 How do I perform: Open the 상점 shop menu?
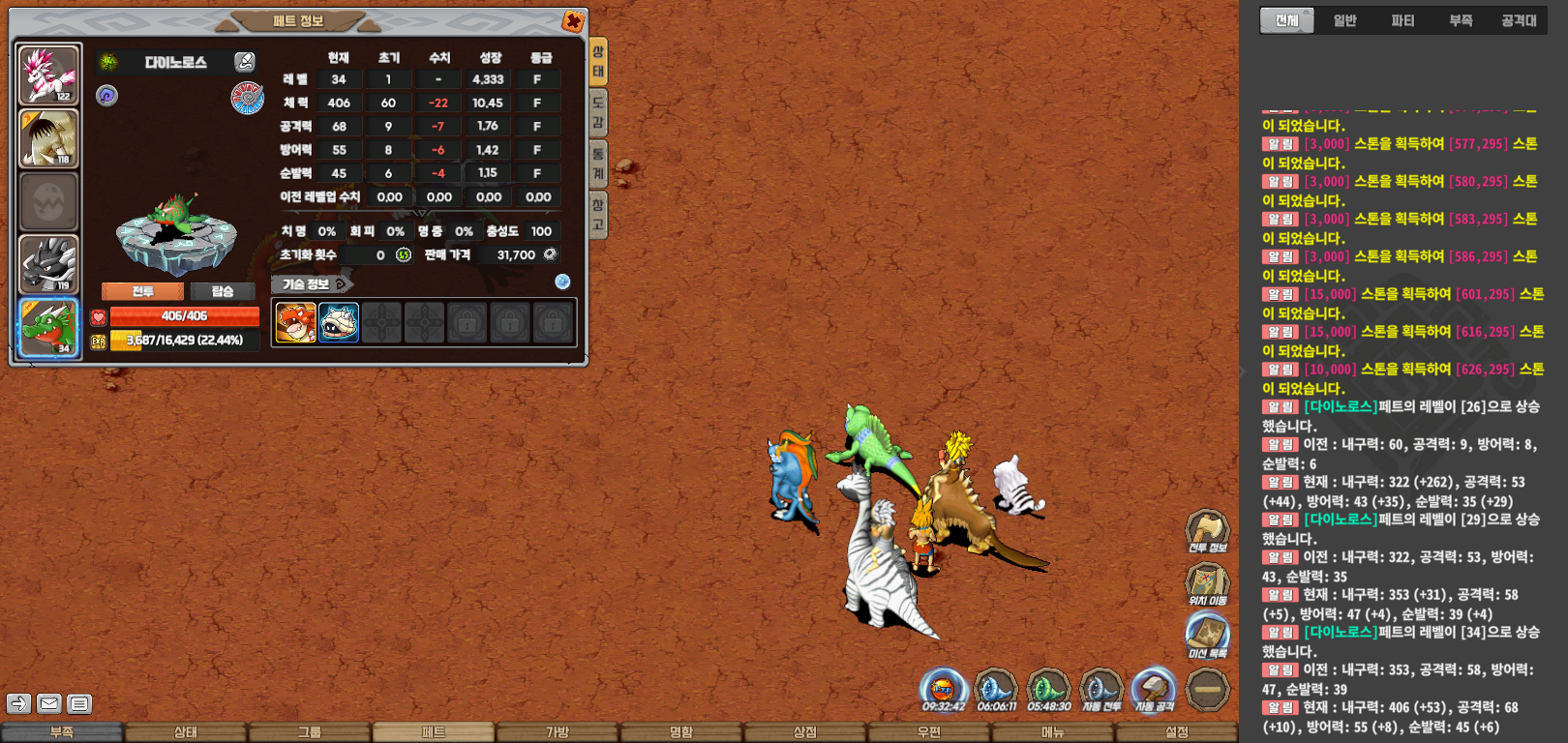[805, 732]
